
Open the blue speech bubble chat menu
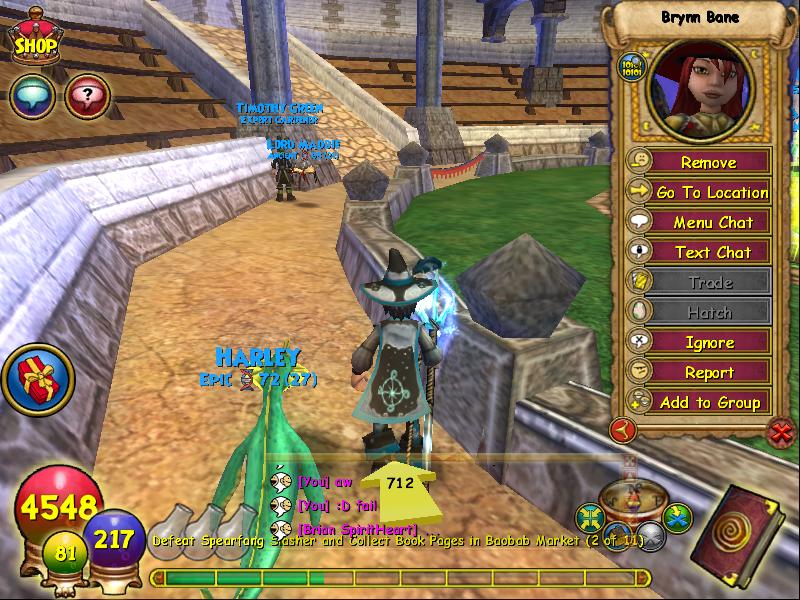tap(31, 97)
